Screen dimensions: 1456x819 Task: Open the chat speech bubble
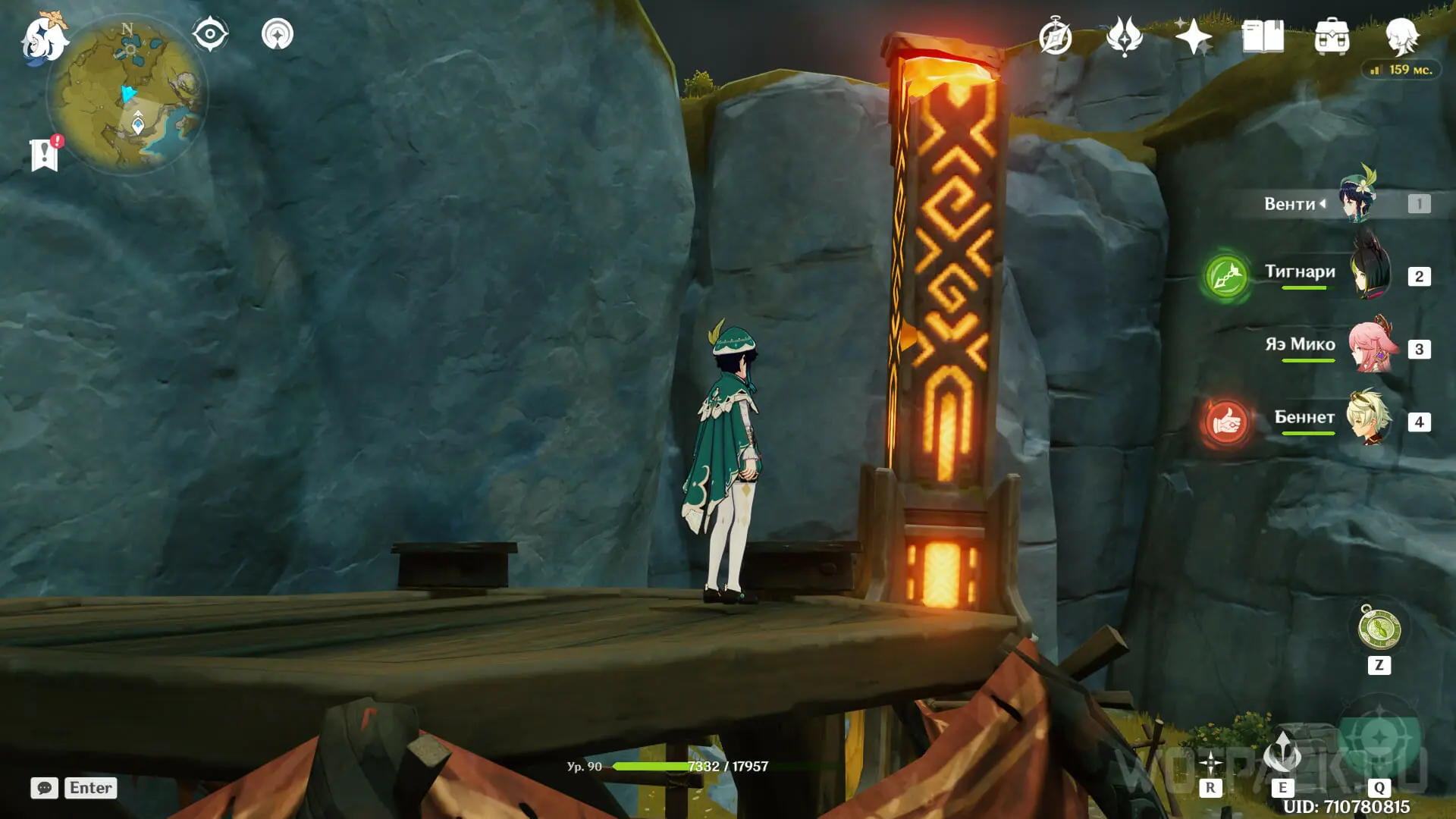coord(44,788)
